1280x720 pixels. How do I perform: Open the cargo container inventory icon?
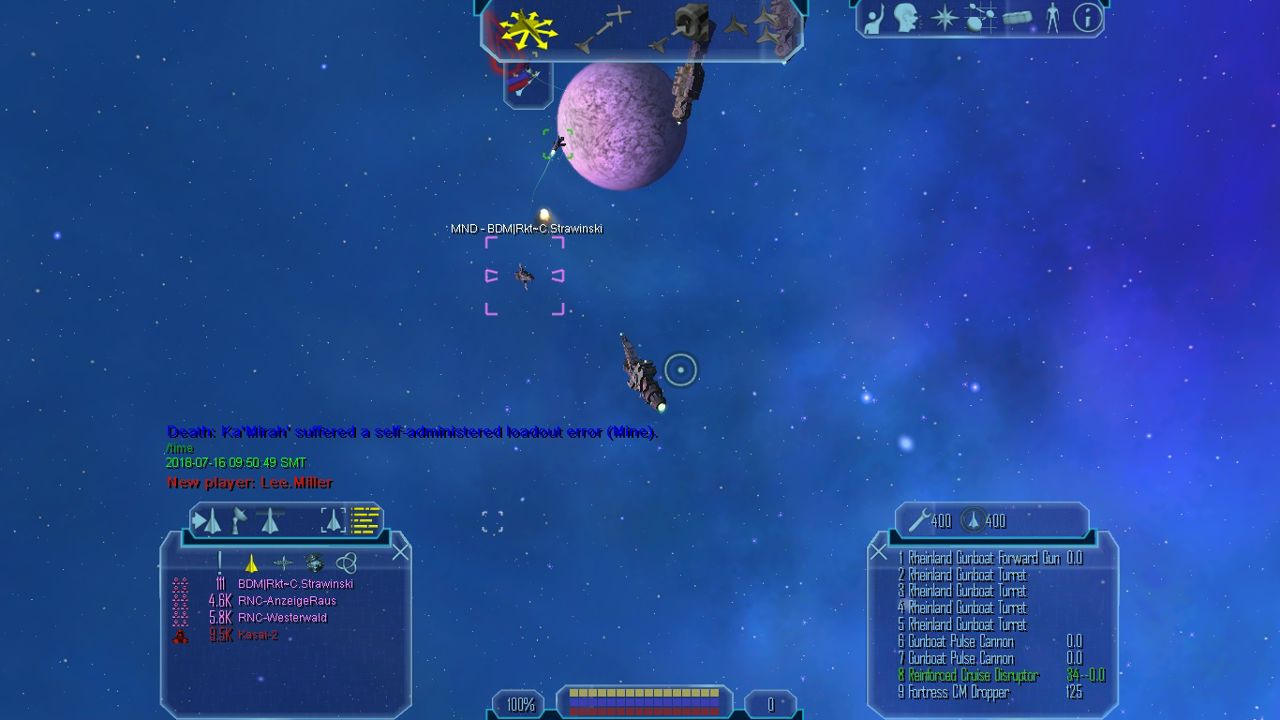tap(1016, 19)
